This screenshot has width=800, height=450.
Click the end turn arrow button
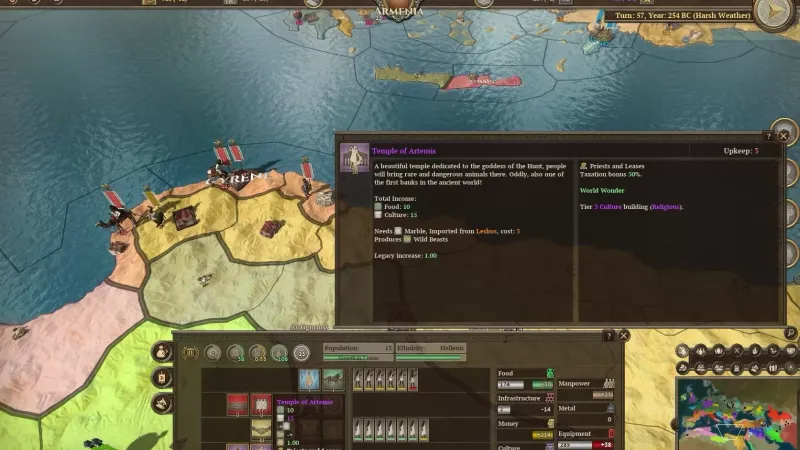tap(777, 14)
